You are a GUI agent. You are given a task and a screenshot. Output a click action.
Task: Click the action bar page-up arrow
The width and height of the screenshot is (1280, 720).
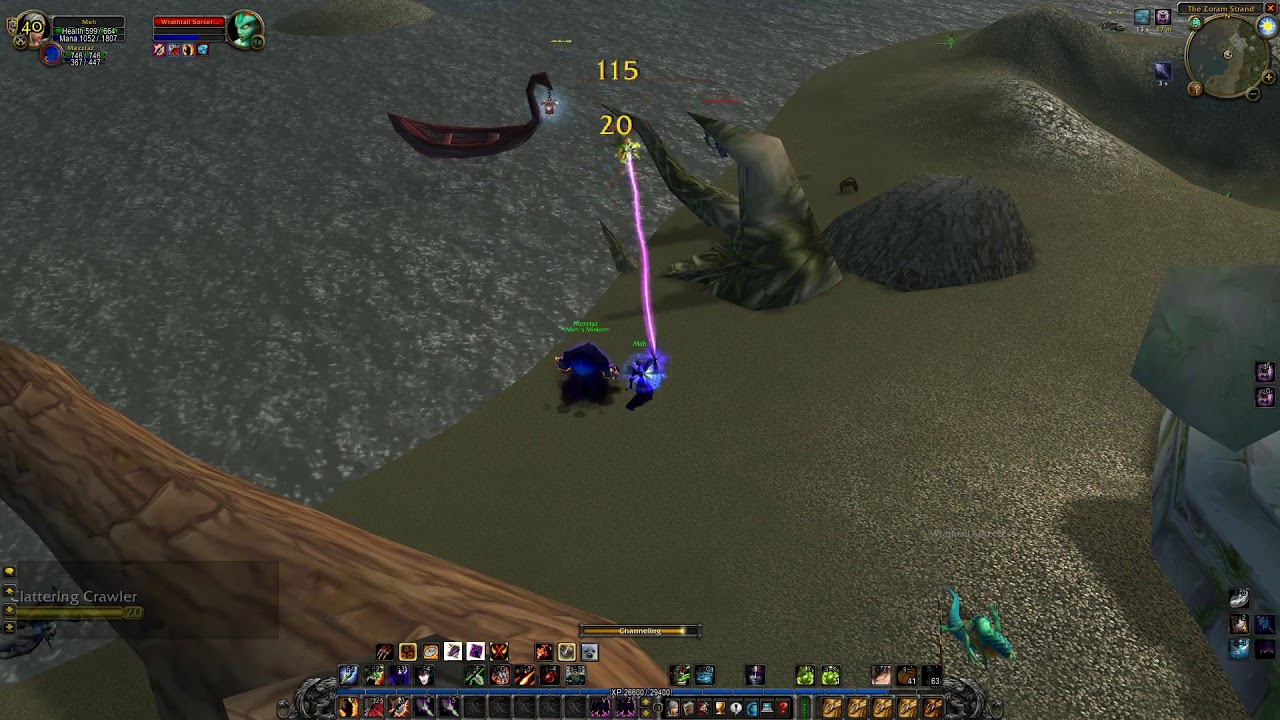[644, 702]
